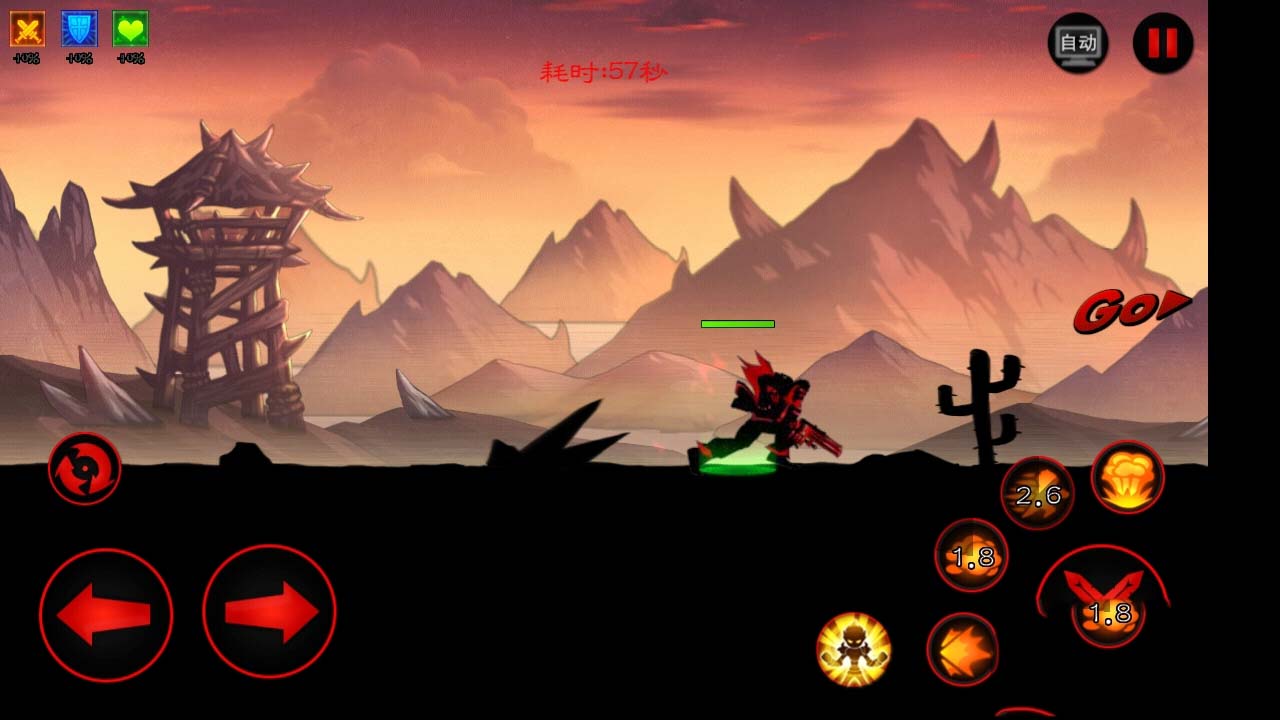Select the crossed swords attack buff icon
Image resolution: width=1280 pixels, height=720 pixels.
tap(27, 29)
